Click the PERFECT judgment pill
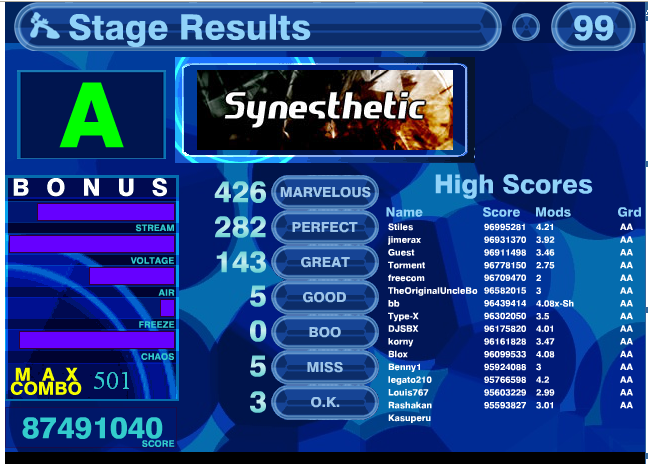The width and height of the screenshot is (648, 464). tap(325, 227)
